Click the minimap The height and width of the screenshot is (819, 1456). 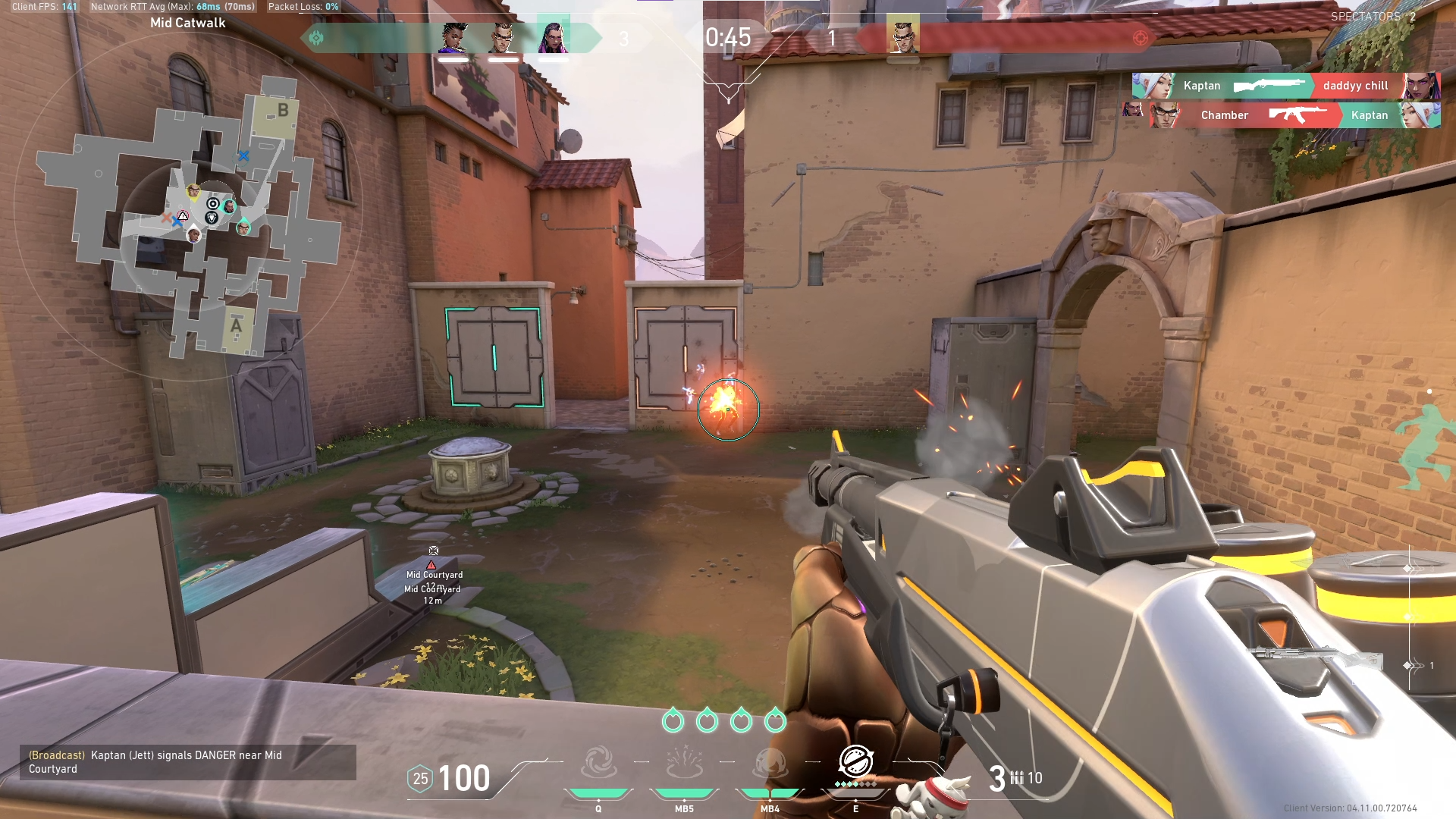188,216
